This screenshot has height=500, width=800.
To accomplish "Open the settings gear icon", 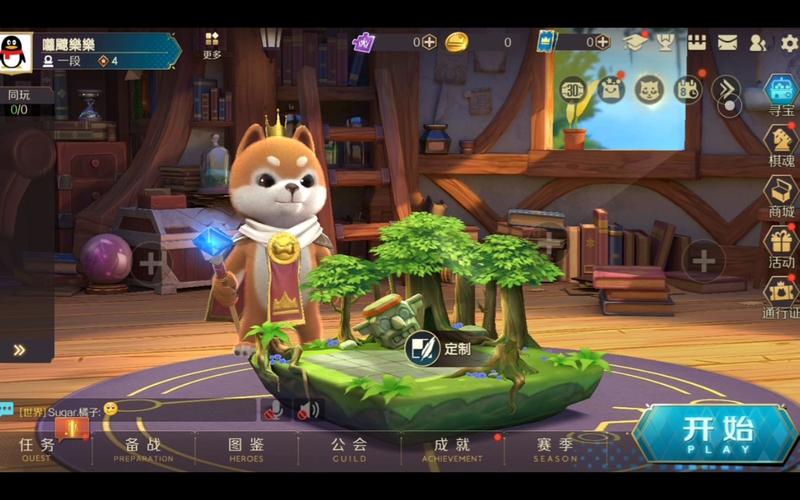I will 789,43.
